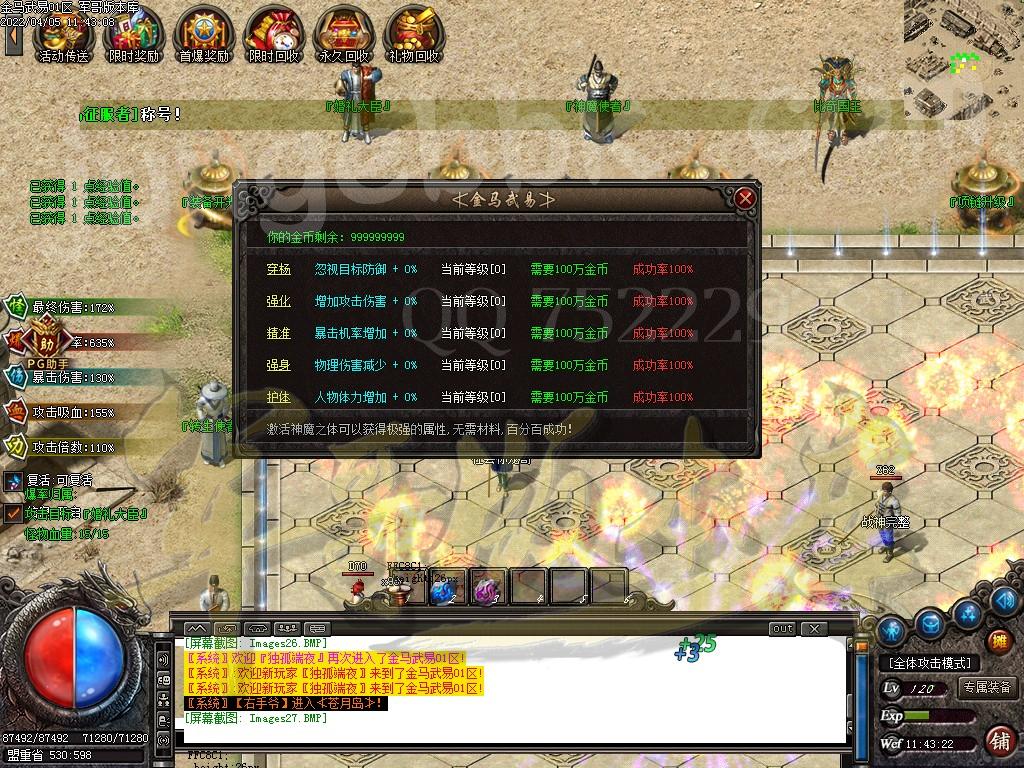
Task: Toggle the 全体攻击模式 attack mode label
Action: 929,663
